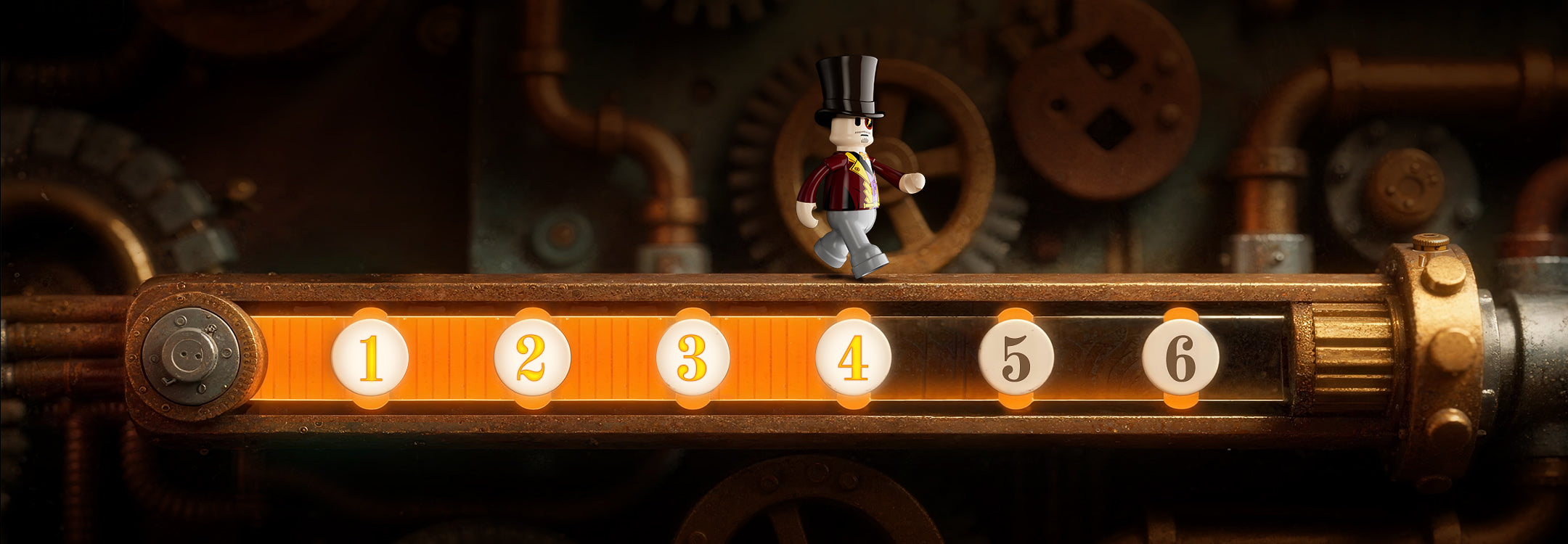Choose the step 3 round marker

click(x=693, y=358)
